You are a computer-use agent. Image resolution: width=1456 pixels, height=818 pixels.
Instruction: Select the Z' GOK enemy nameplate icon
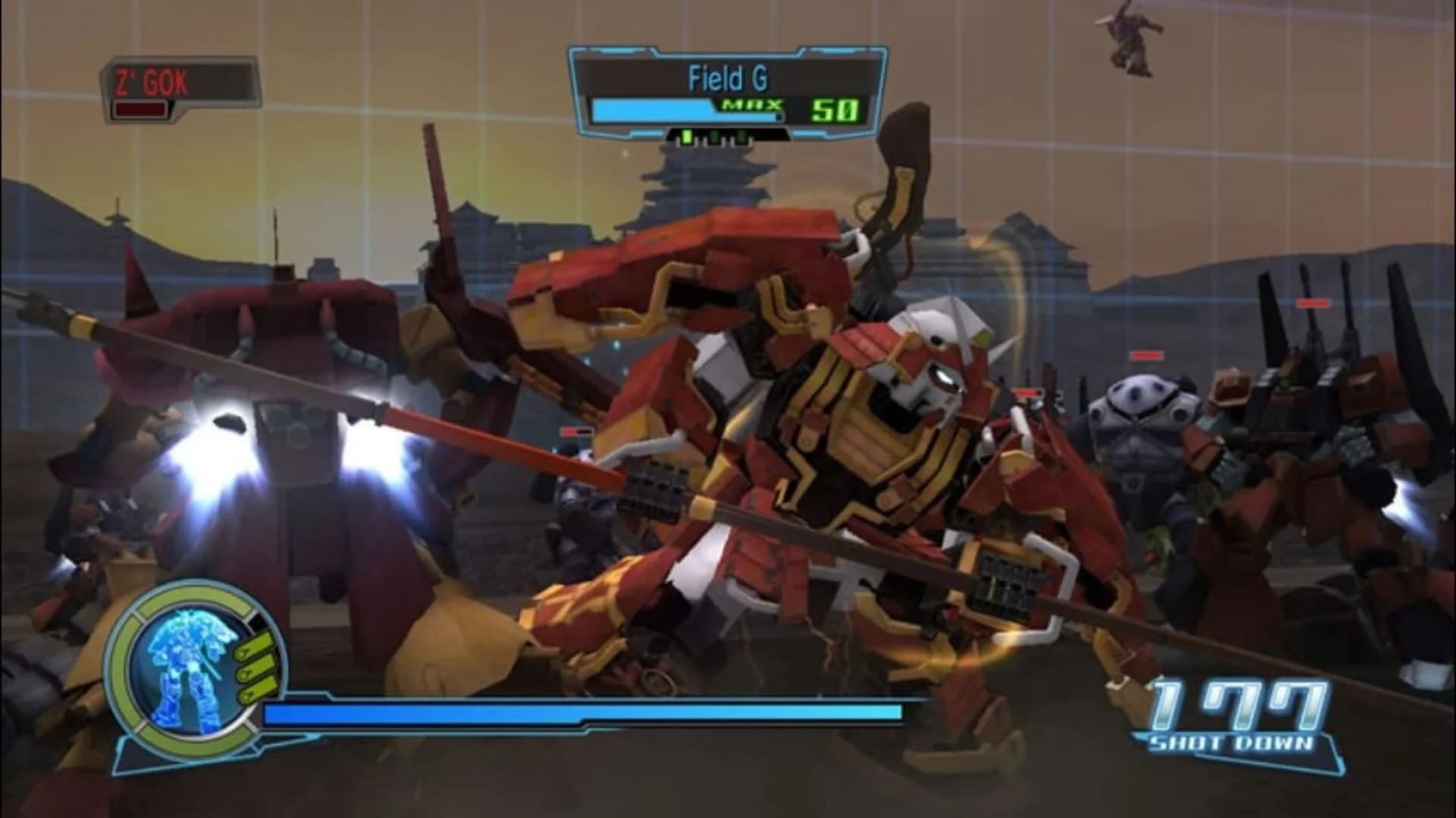pyautogui.click(x=152, y=76)
